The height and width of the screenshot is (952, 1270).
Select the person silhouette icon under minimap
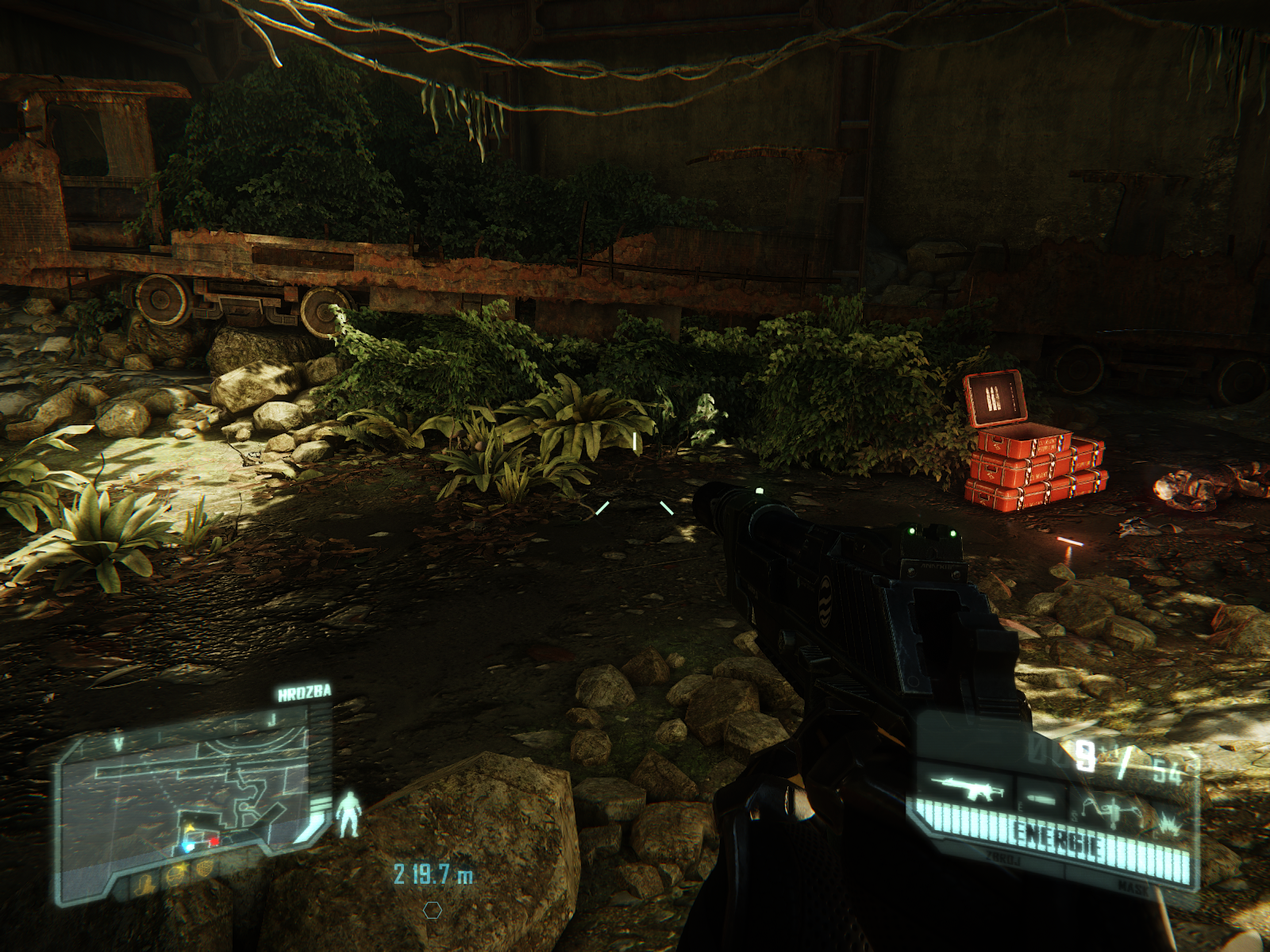(x=145, y=885)
